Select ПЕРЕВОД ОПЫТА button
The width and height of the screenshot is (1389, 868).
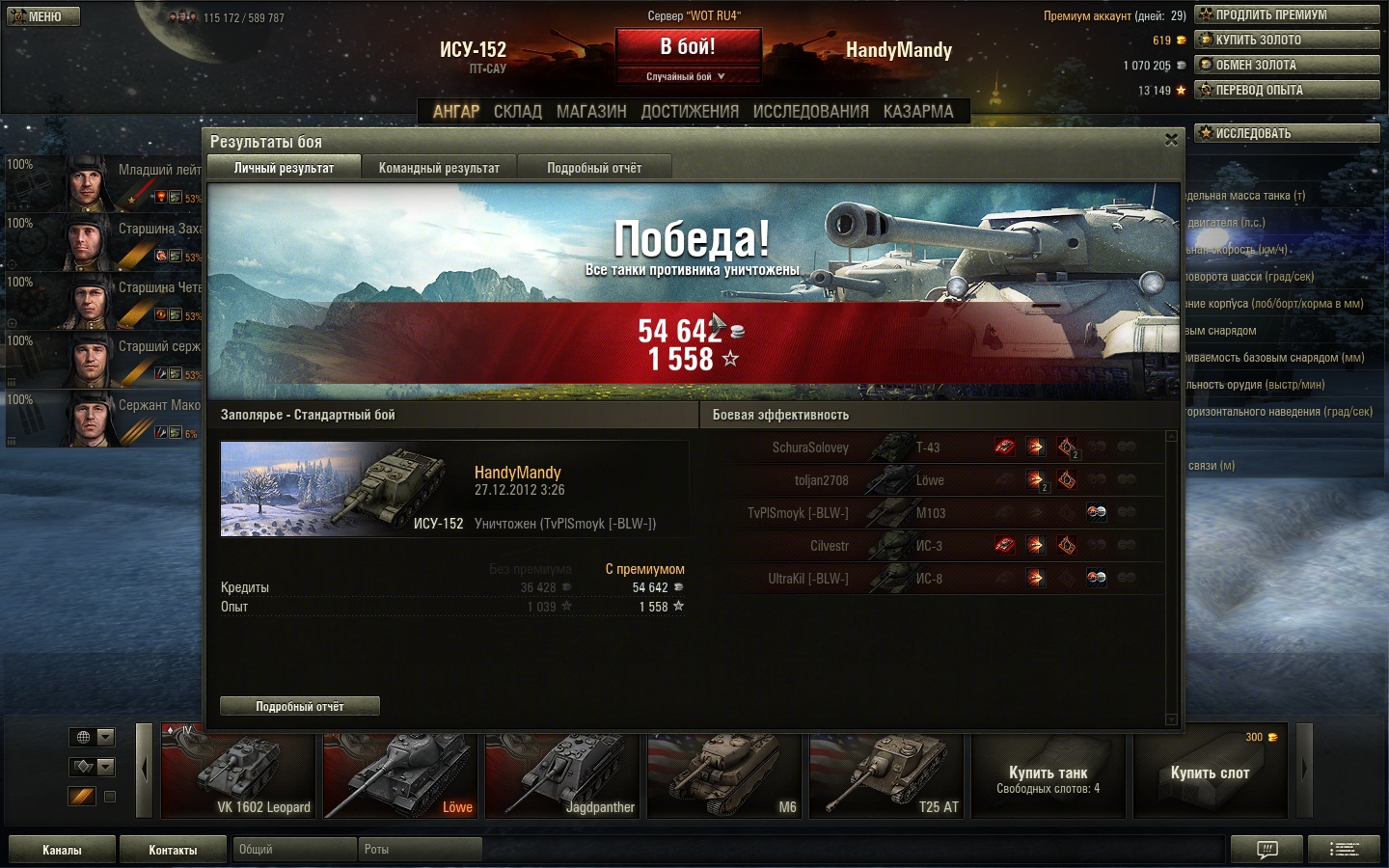[x=1287, y=90]
